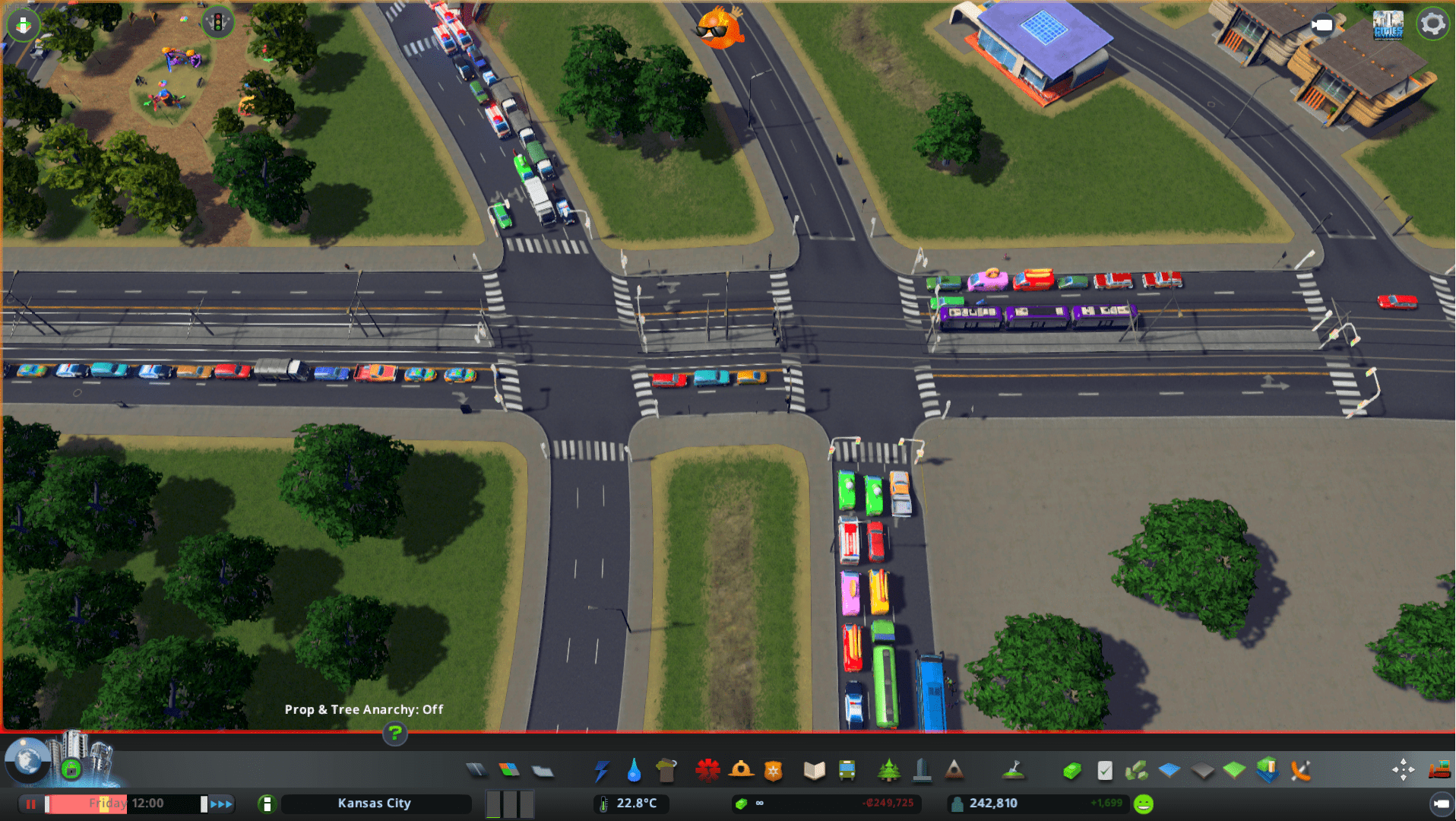
Task: Open the Garbage services menu
Action: click(668, 770)
